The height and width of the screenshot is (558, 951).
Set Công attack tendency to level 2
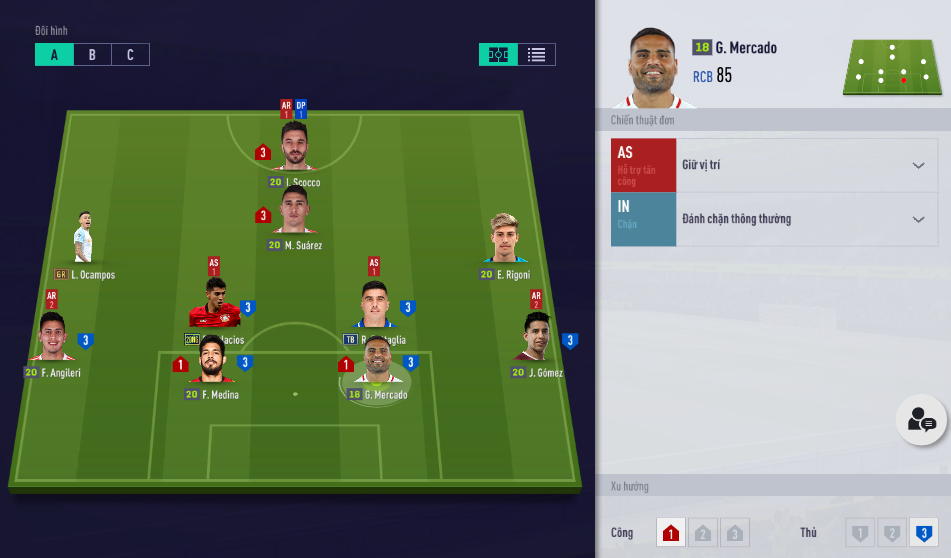pos(702,533)
